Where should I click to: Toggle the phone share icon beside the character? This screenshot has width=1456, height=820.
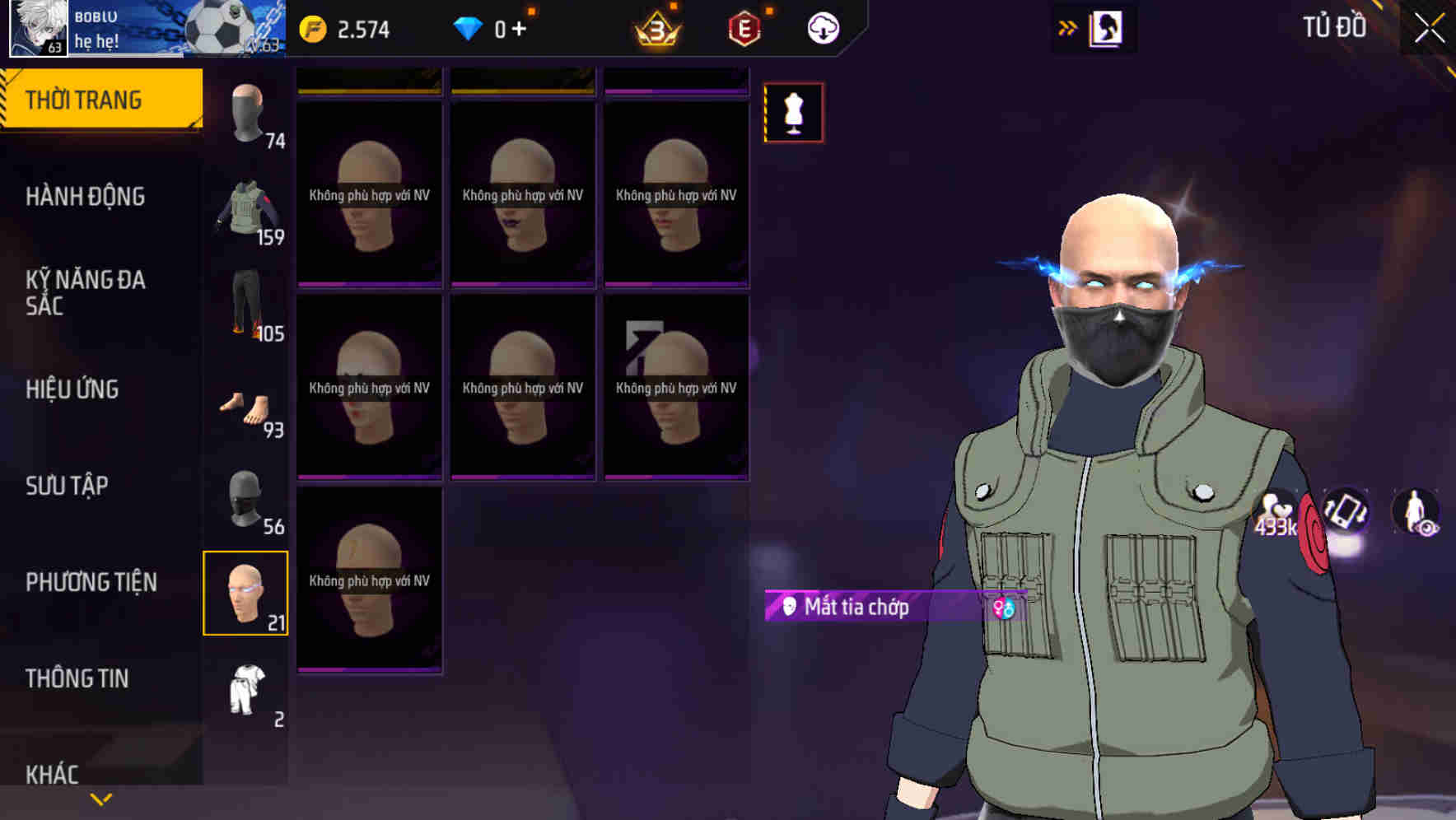1346,513
